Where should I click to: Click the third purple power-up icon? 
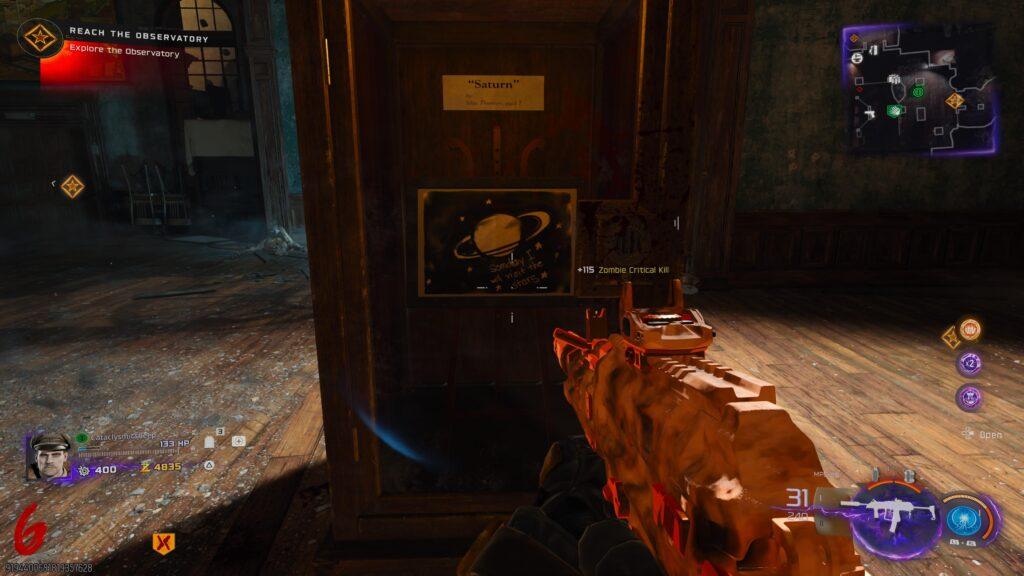point(968,397)
